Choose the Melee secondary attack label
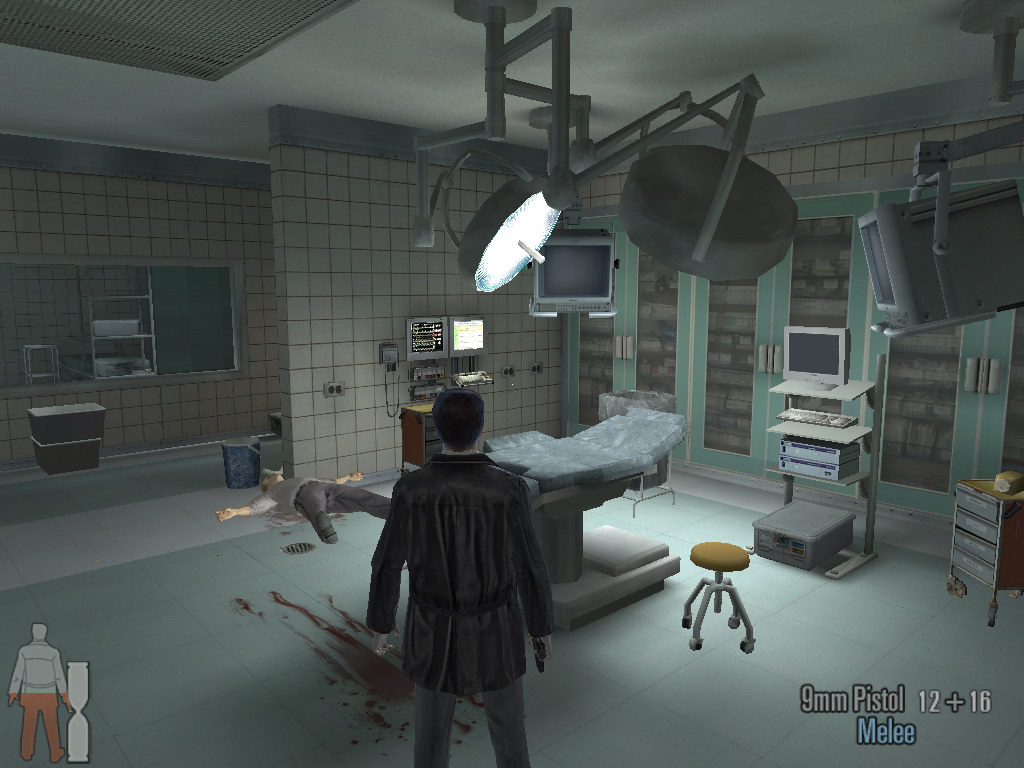1024x768 pixels. pyautogui.click(x=885, y=731)
